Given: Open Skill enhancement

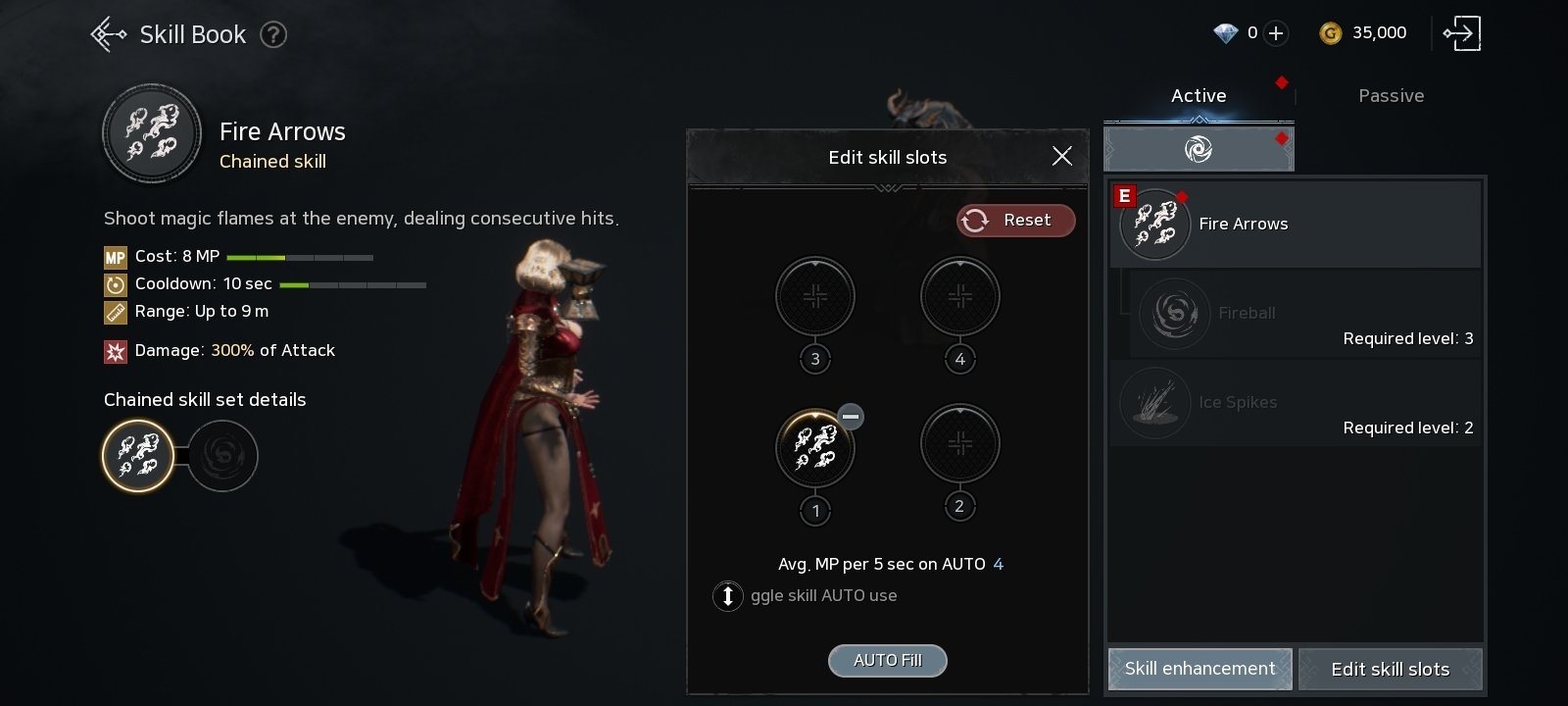Looking at the screenshot, I should (1200, 669).
